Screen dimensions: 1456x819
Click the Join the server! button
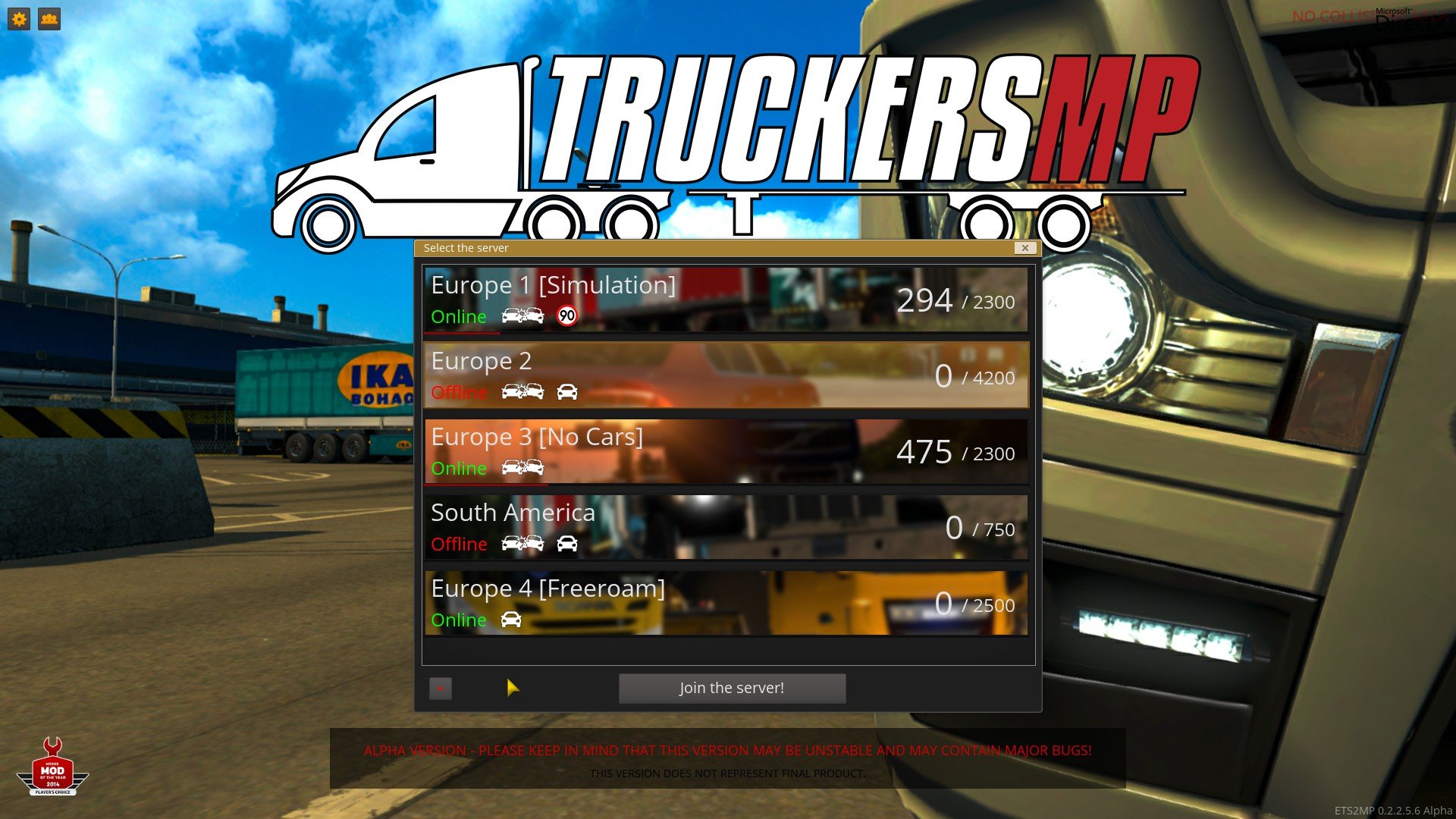[732, 688]
